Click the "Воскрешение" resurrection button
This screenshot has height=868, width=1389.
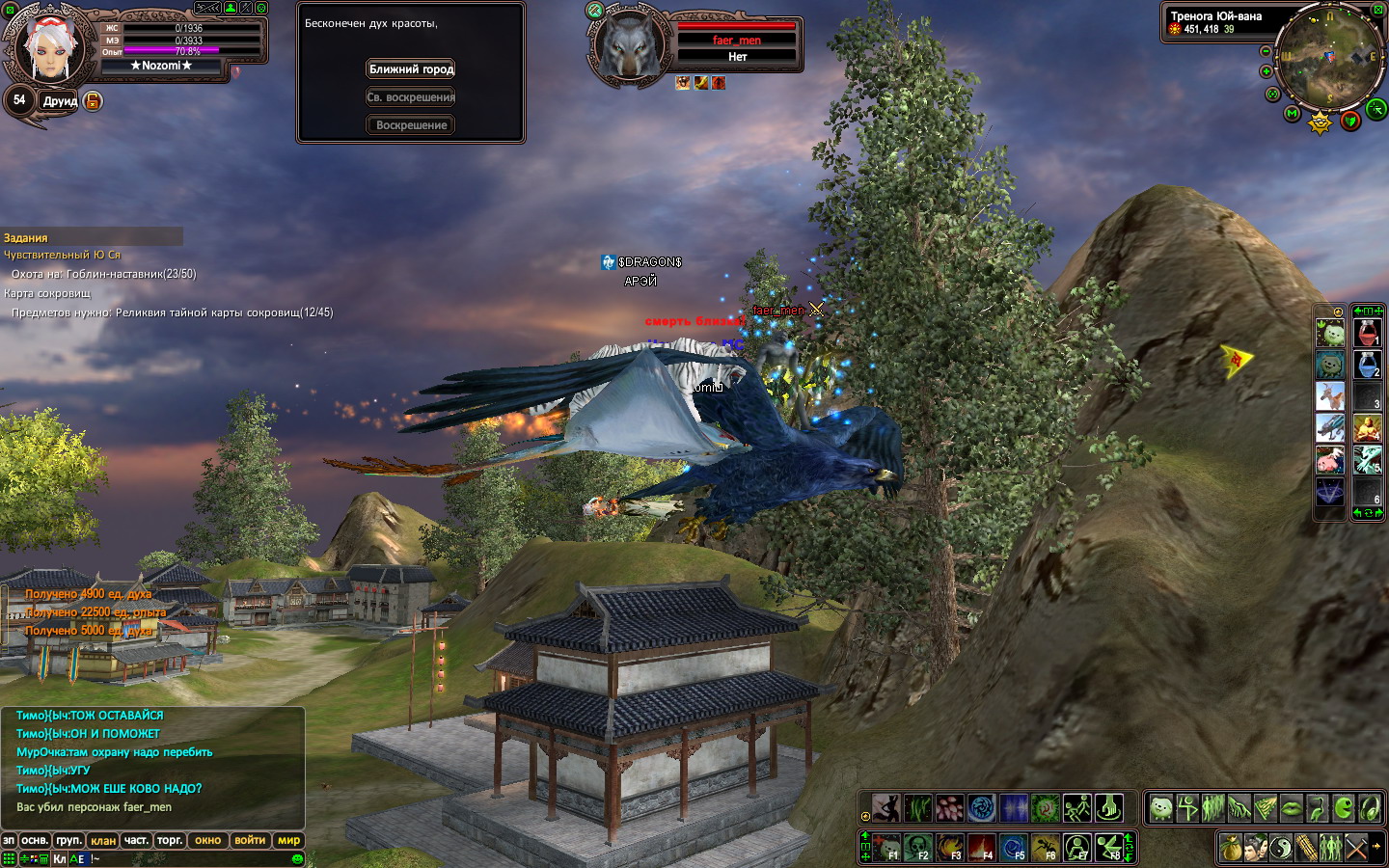(x=411, y=125)
